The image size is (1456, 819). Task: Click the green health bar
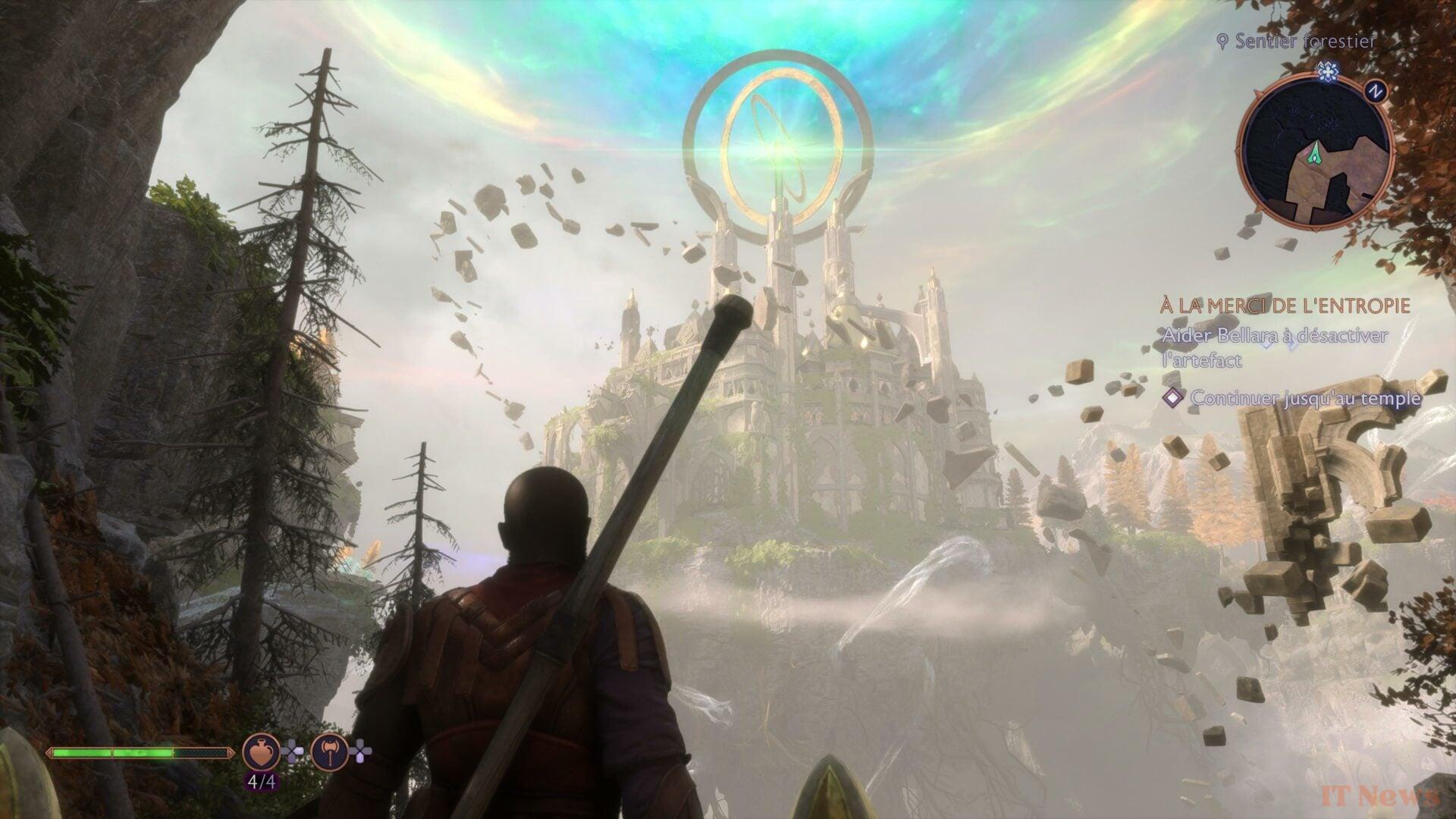point(114,754)
